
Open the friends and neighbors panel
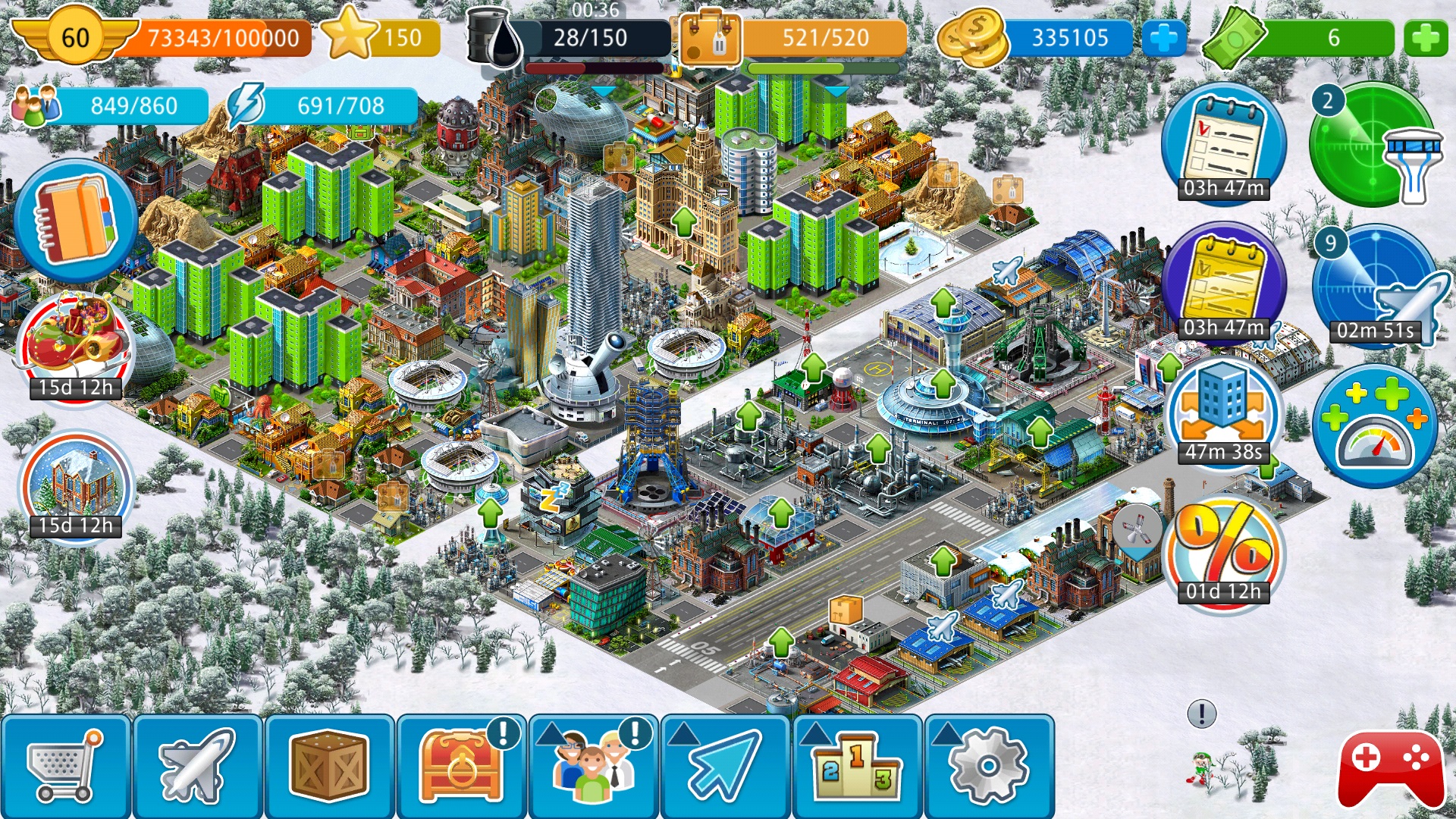[x=593, y=766]
